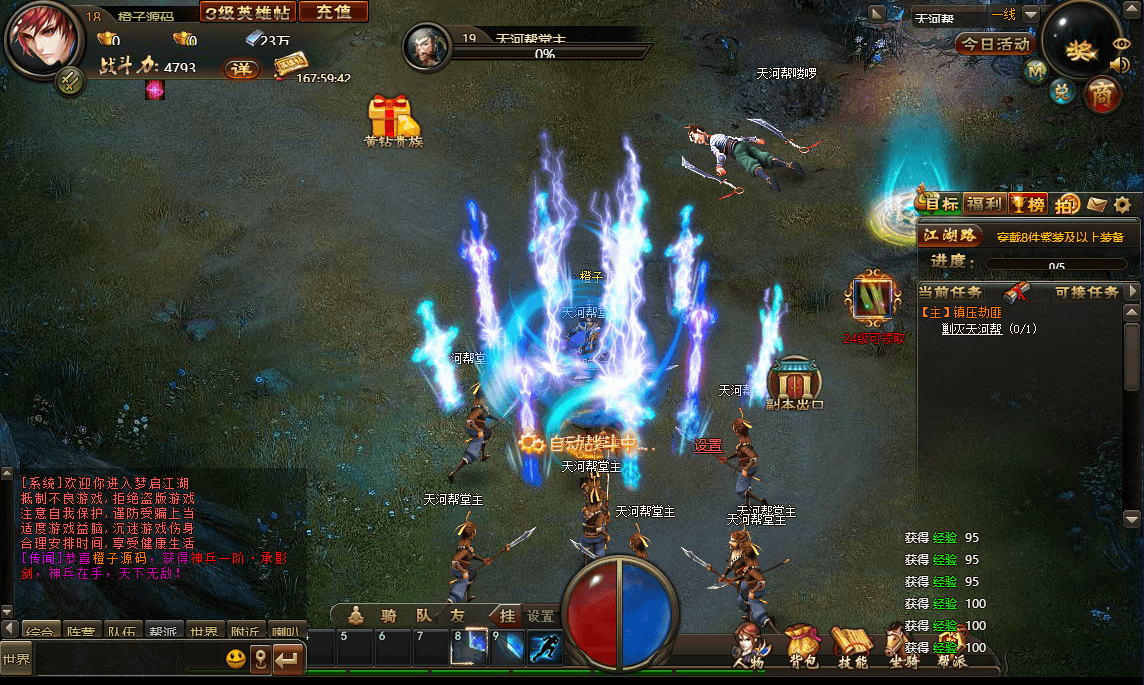This screenshot has width=1144, height=685.
Task: Click the 副本出口 dungeon exit icon
Action: tap(794, 383)
